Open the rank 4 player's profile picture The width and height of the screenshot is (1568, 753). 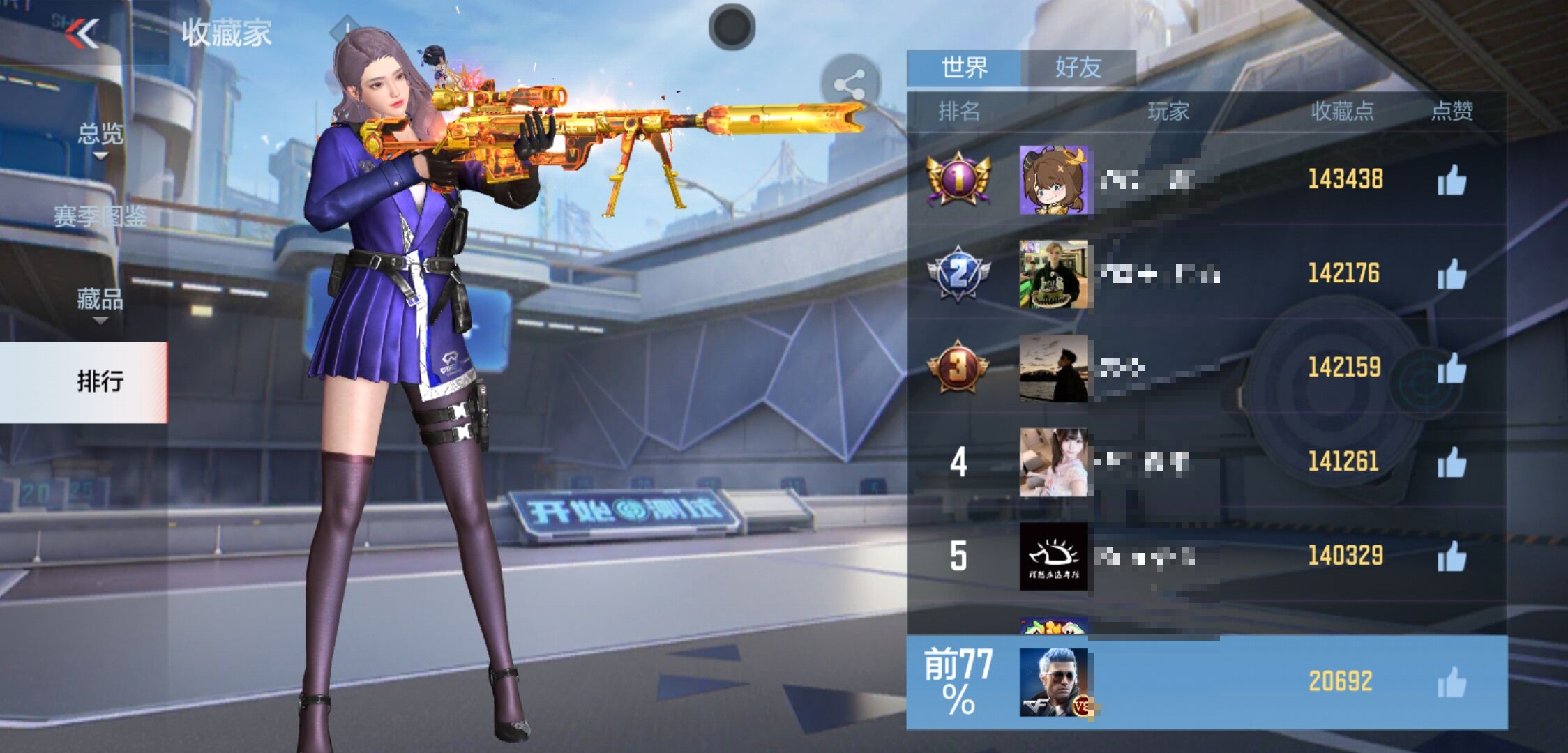(x=1053, y=462)
